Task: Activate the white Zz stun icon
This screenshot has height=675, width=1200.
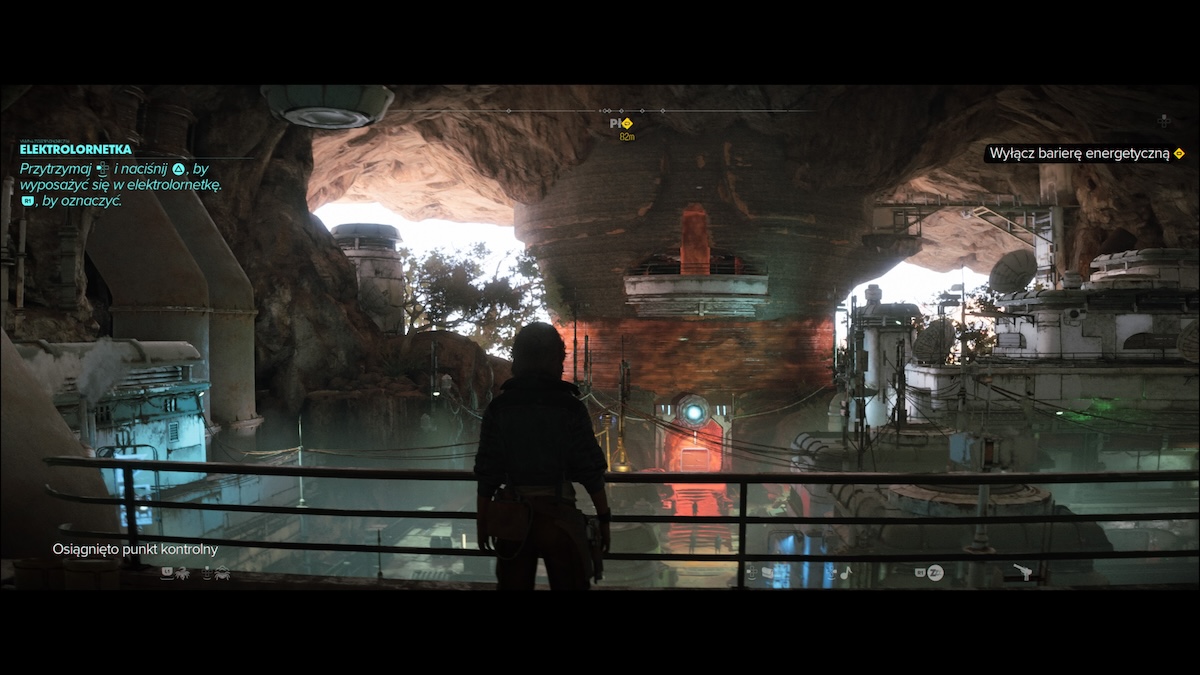Action: (935, 573)
